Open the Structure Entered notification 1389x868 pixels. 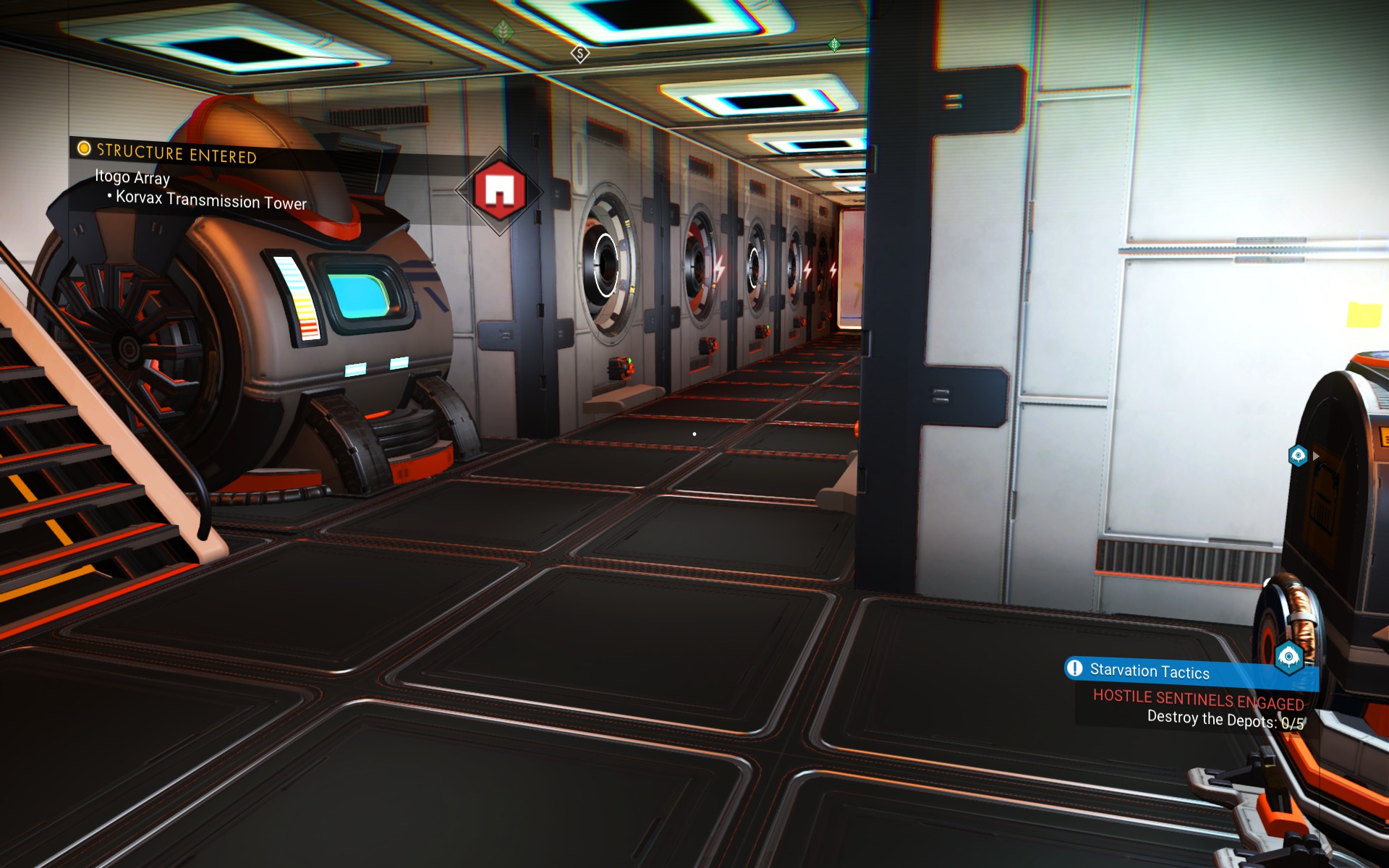pos(177,153)
